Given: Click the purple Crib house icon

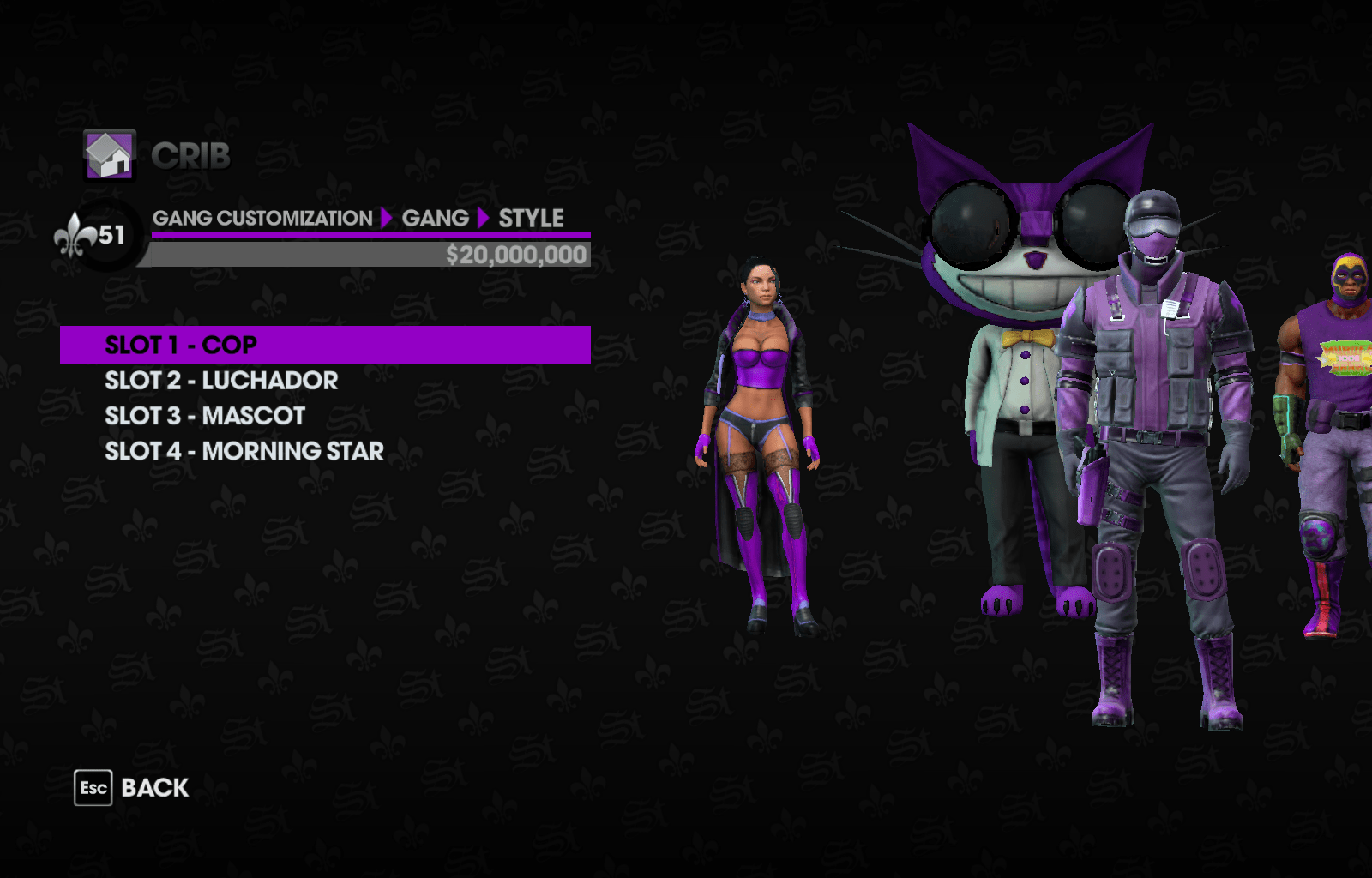Looking at the screenshot, I should point(108,157).
